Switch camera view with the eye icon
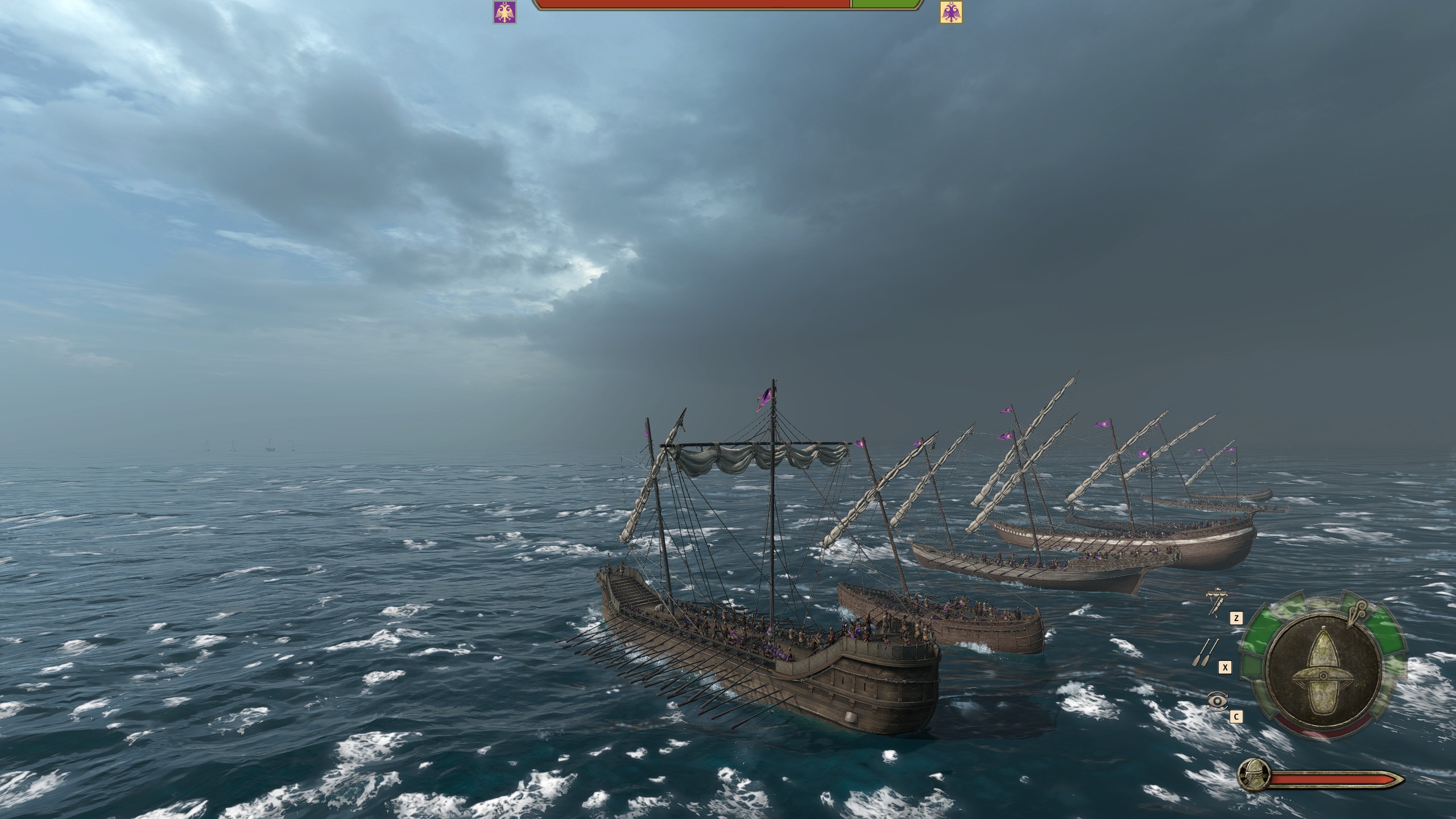The height and width of the screenshot is (819, 1456). point(1217,701)
